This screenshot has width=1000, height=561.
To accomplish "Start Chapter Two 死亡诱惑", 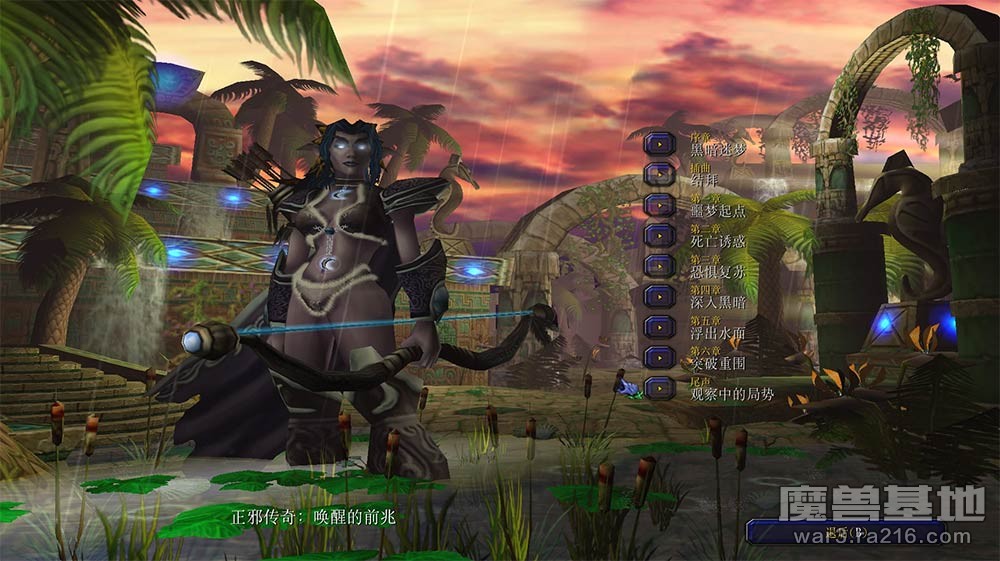I will 660,235.
